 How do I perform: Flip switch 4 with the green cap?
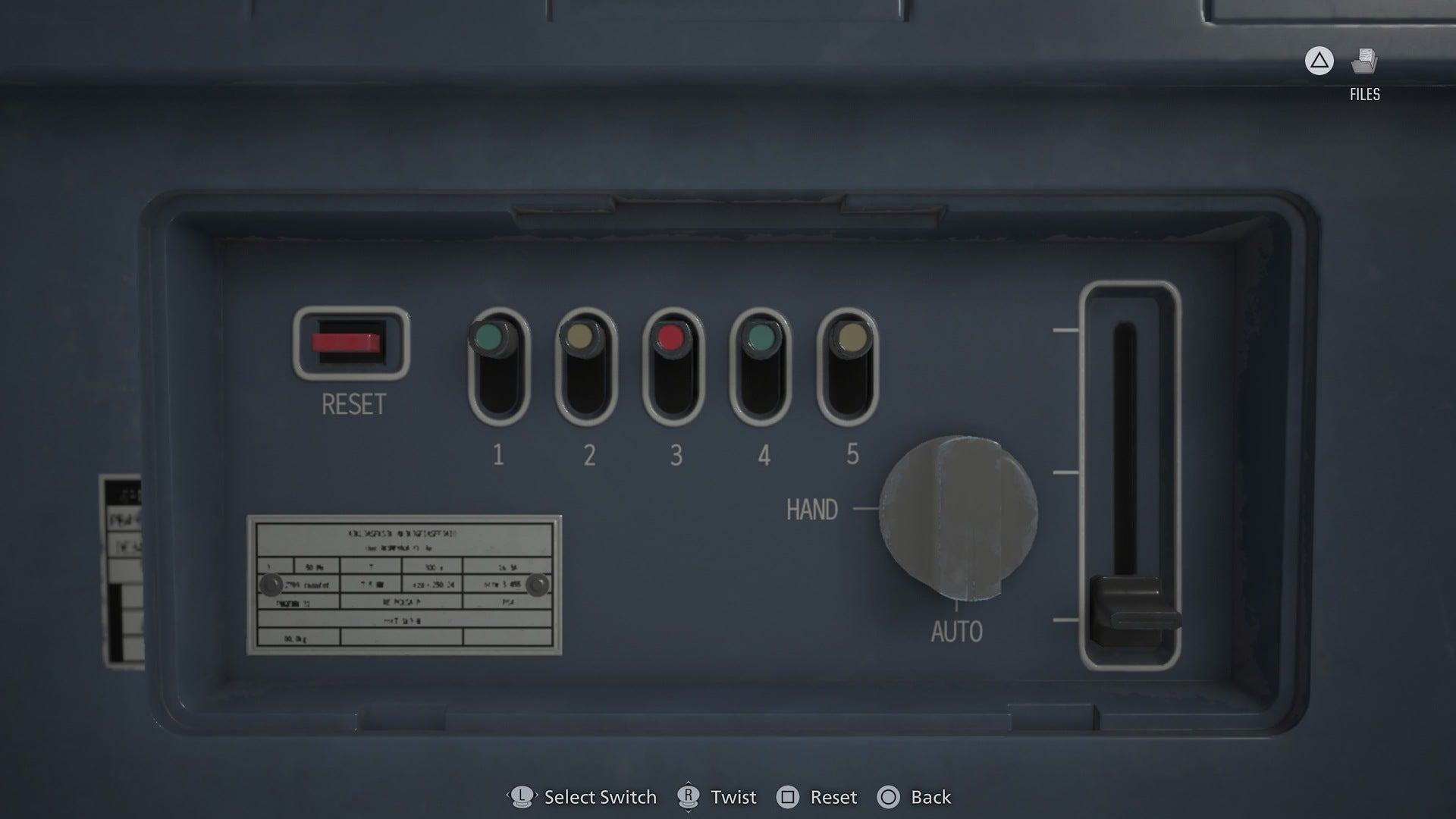click(x=762, y=337)
